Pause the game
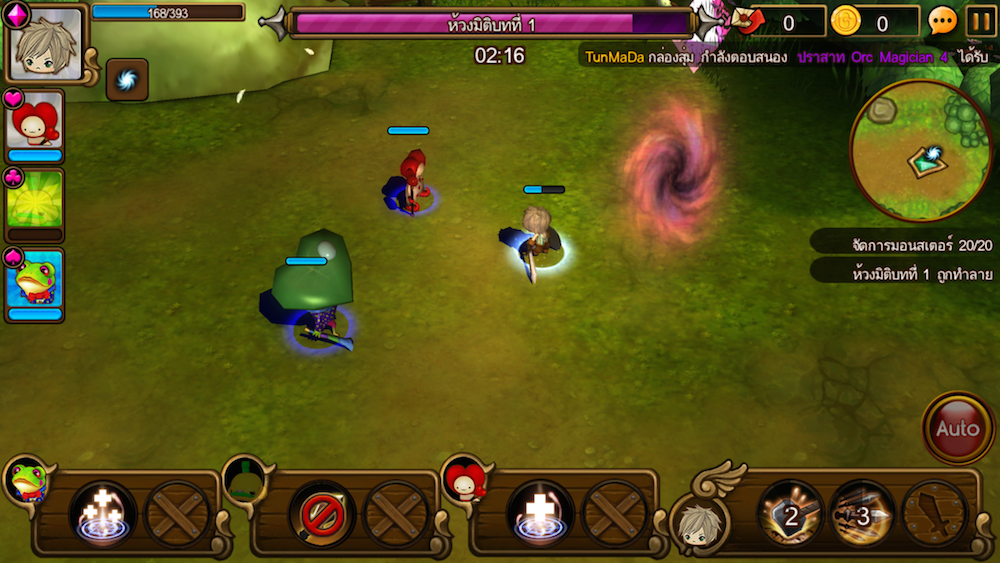 pos(981,21)
